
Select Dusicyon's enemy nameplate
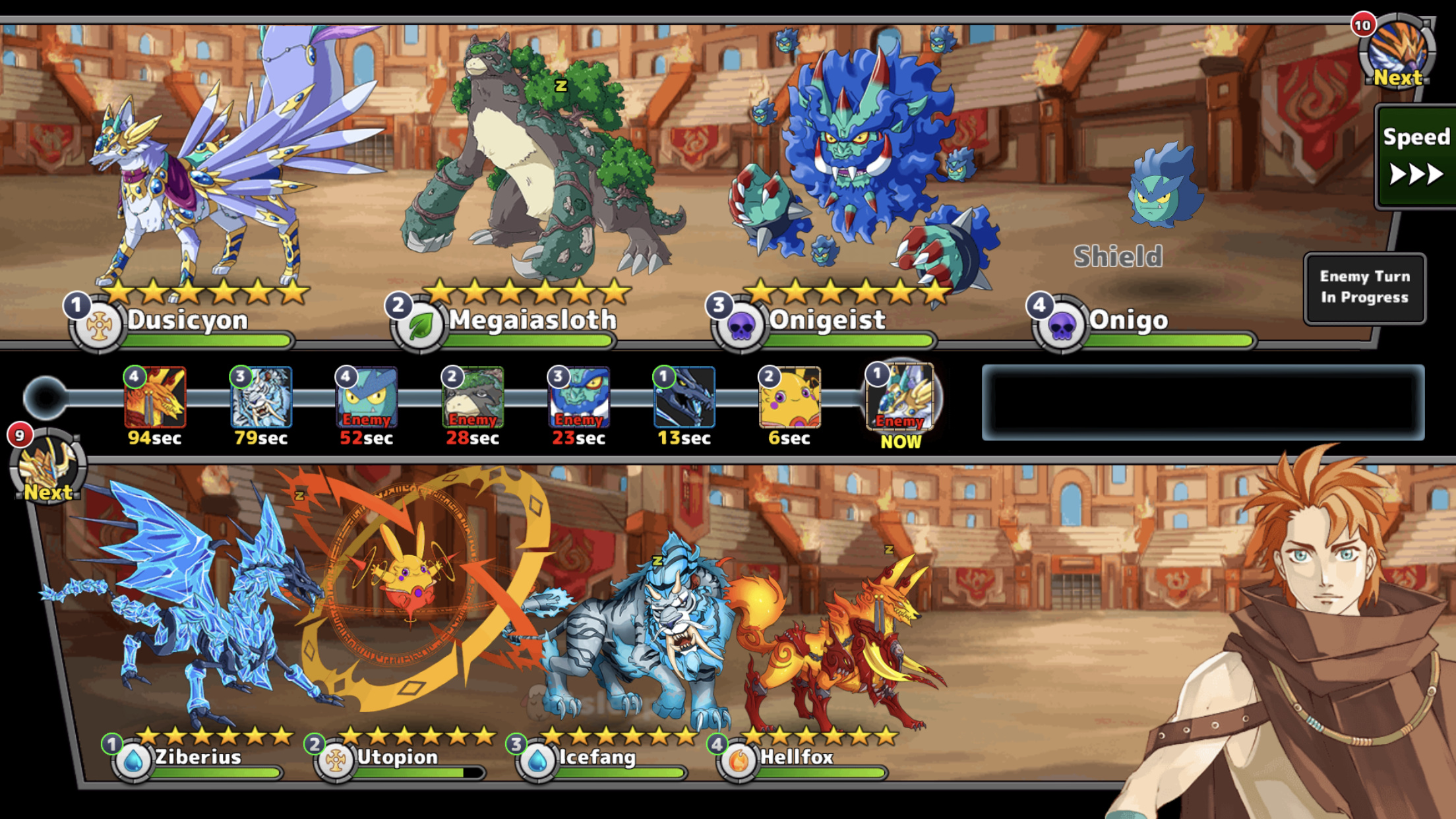click(x=187, y=321)
